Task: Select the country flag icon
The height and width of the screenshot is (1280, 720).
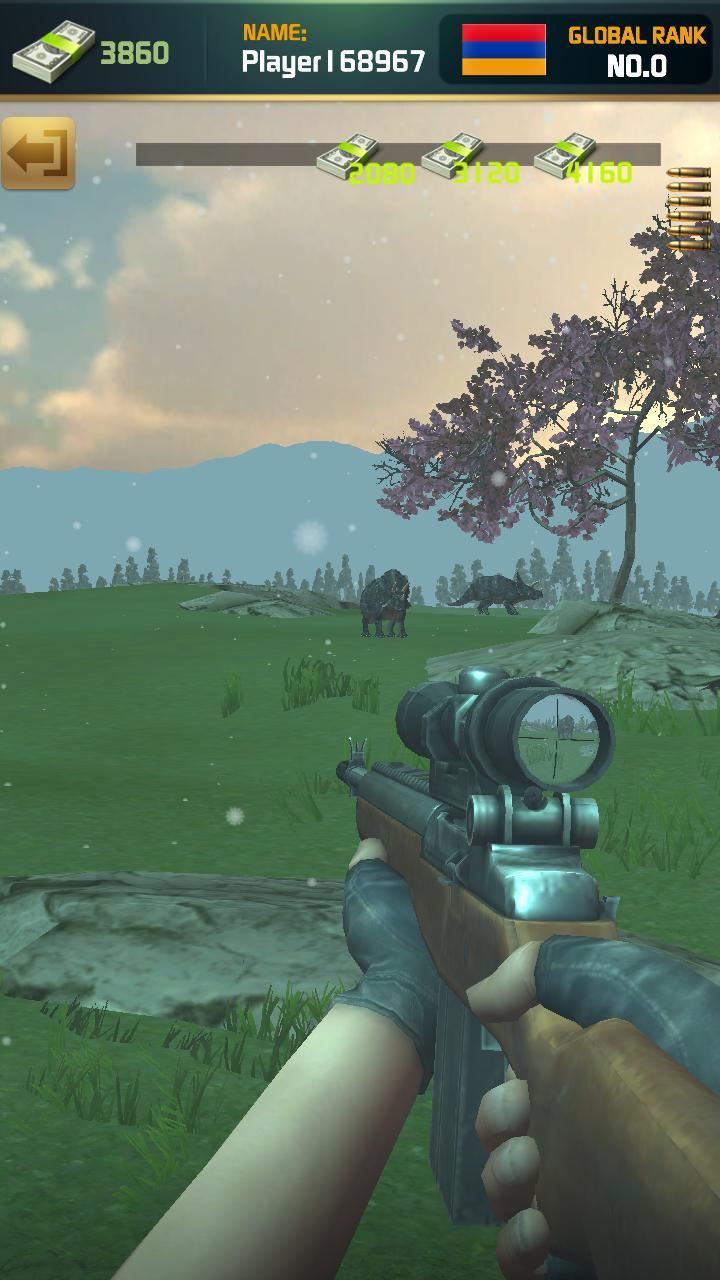Action: point(504,50)
